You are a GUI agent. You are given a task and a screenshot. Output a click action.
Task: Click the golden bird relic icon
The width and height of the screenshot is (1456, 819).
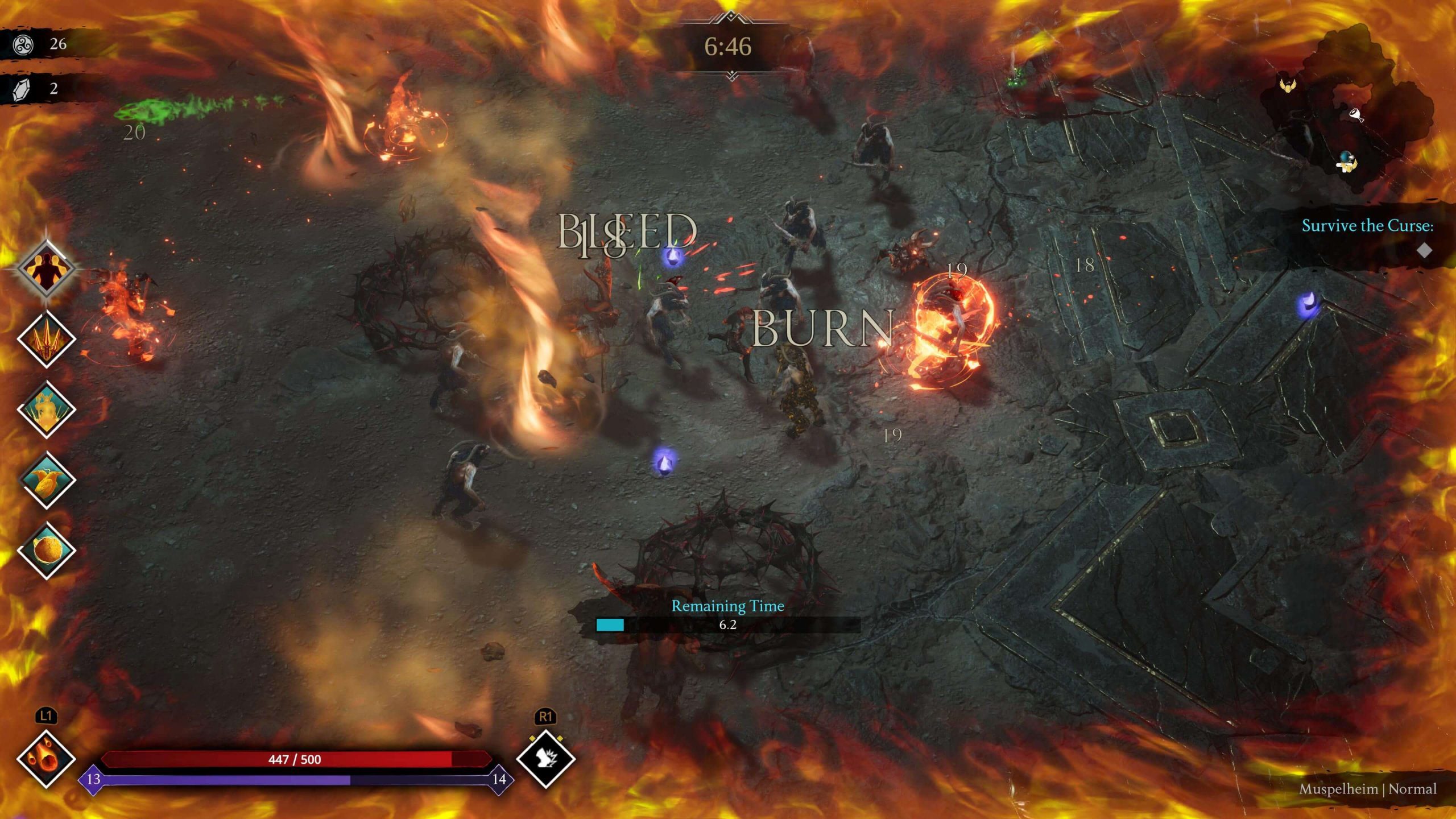point(47,481)
